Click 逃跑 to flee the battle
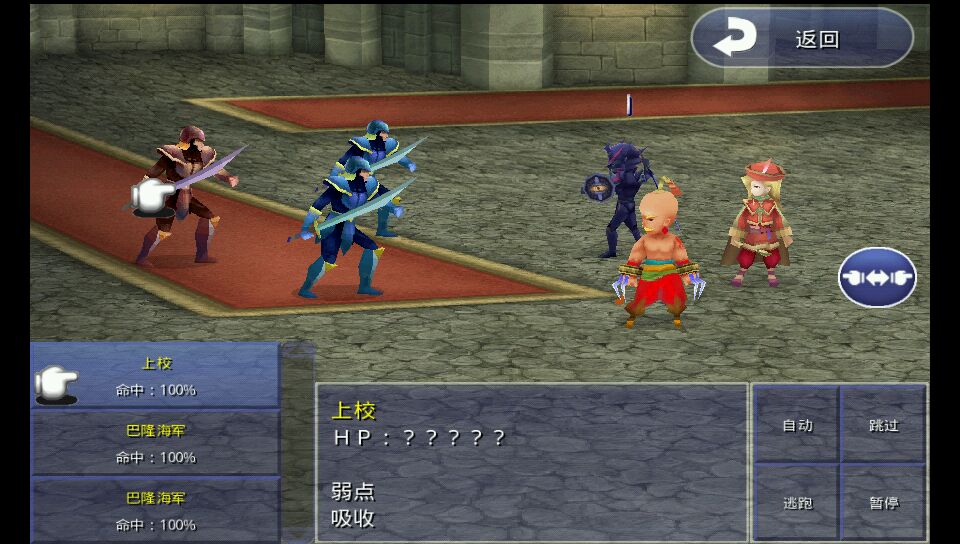The width and height of the screenshot is (960, 544). coord(797,503)
